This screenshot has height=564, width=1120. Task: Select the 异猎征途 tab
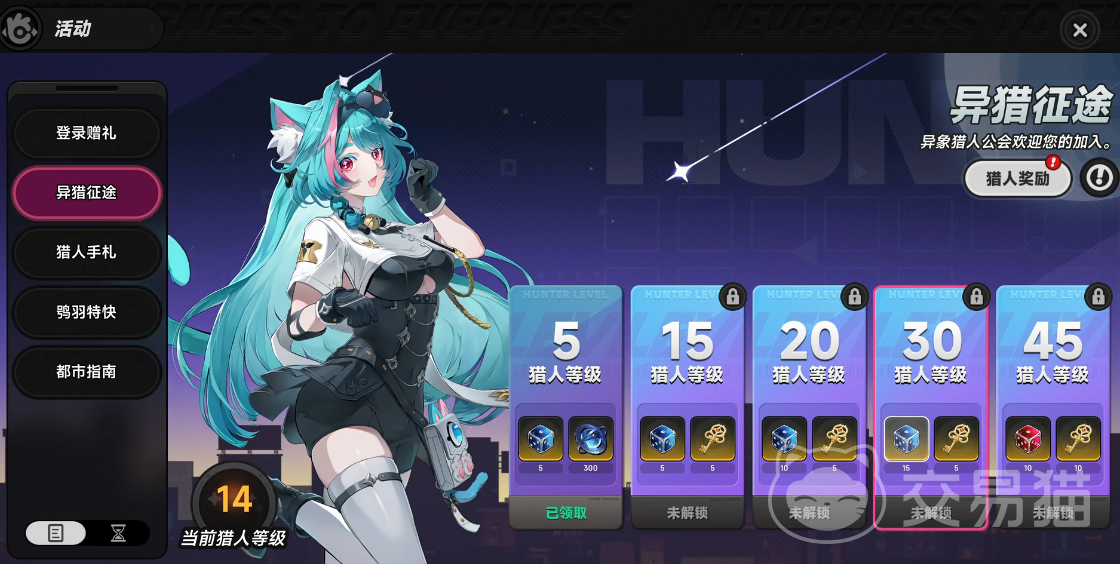point(86,192)
